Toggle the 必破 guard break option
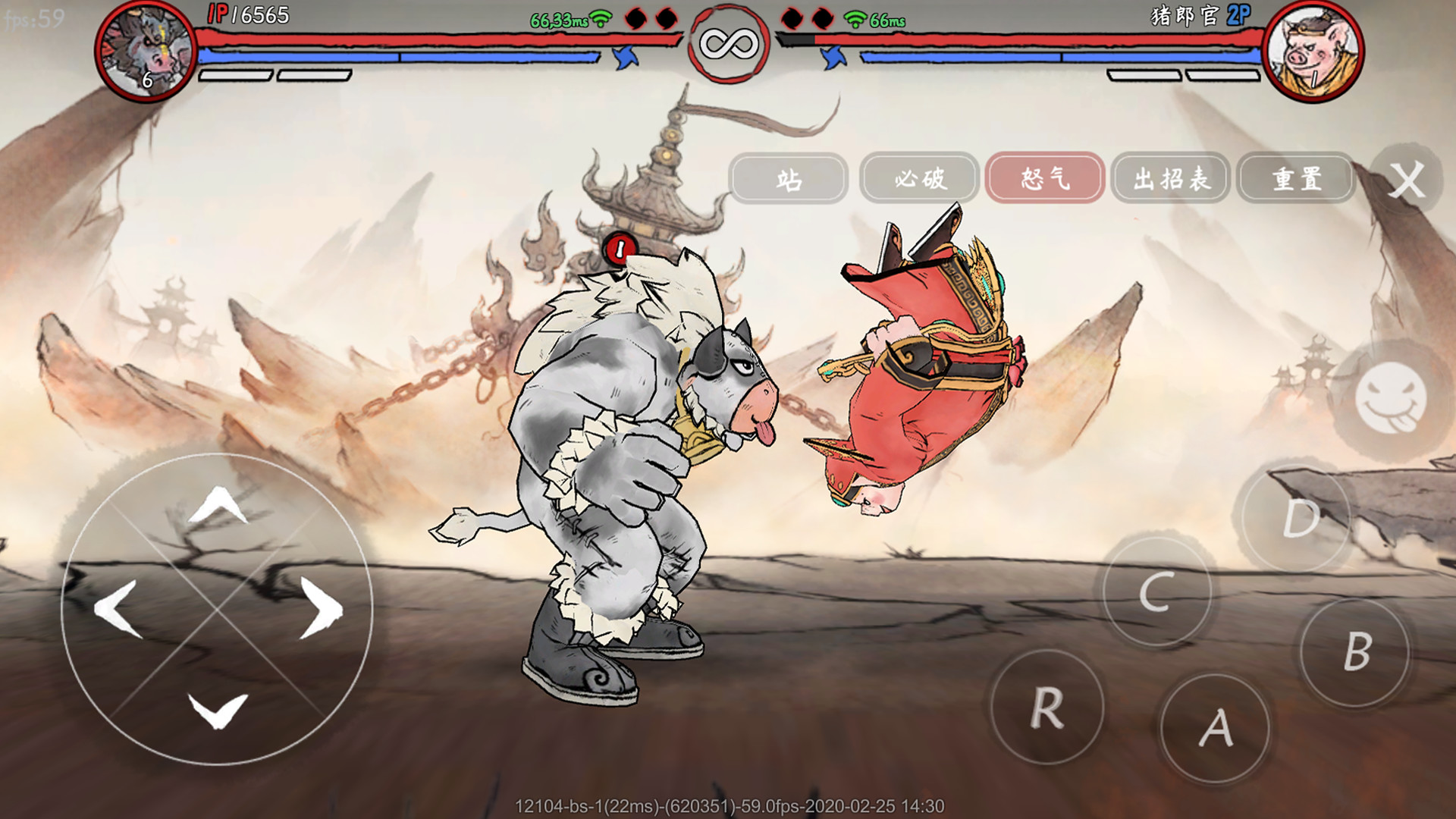This screenshot has height=819, width=1456. click(918, 178)
